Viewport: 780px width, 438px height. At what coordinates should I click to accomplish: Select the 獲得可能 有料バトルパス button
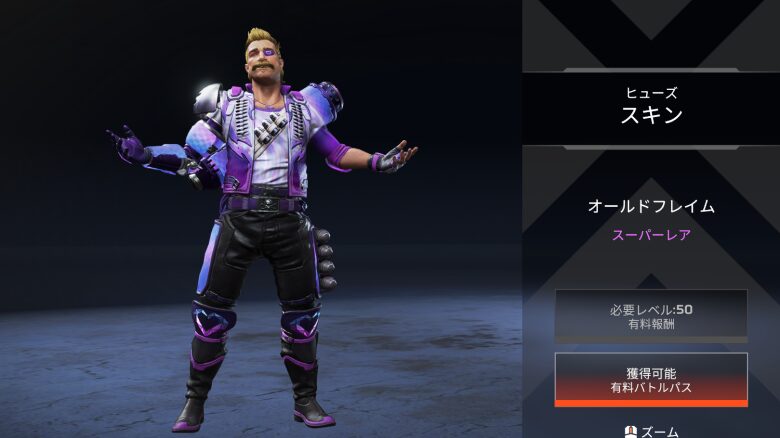click(651, 379)
